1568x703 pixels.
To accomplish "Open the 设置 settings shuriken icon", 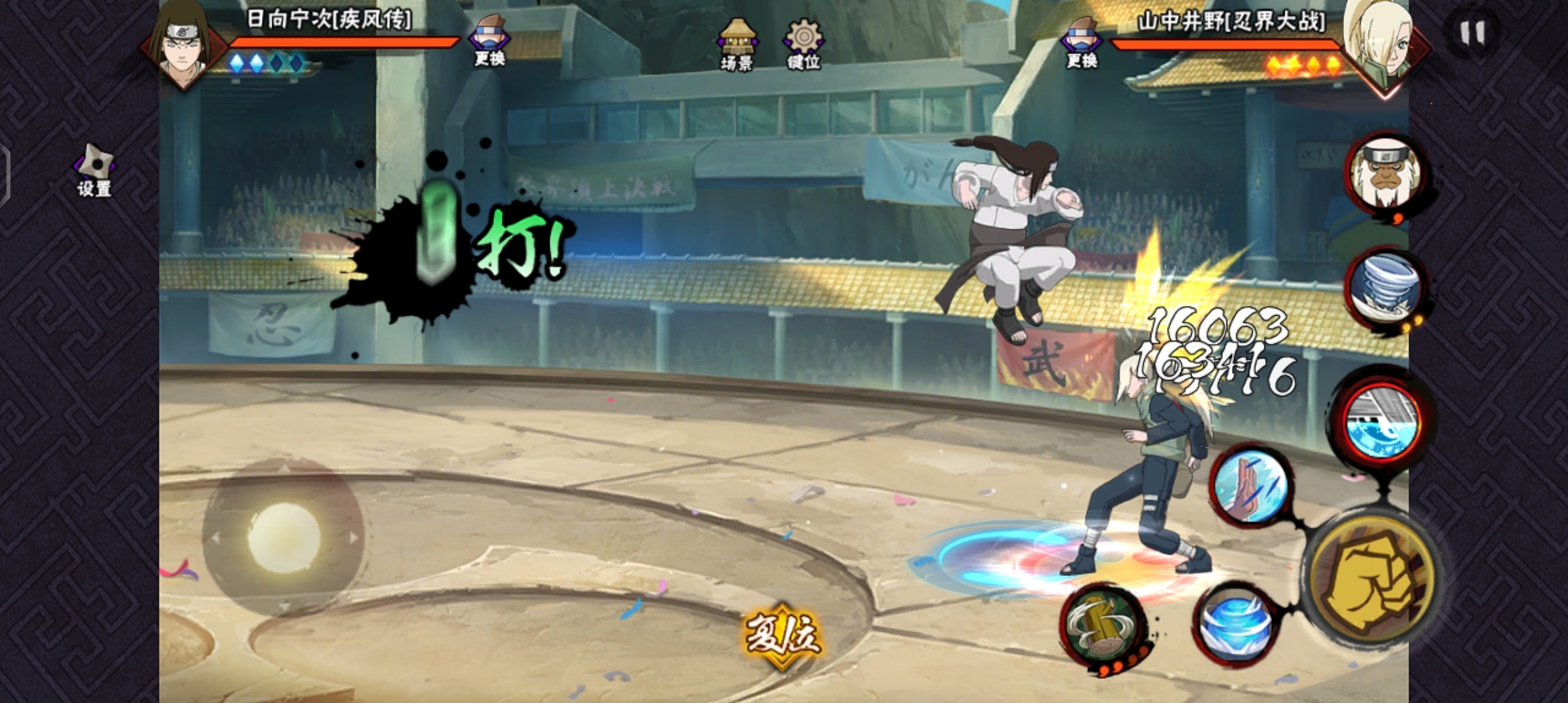I will point(95,171).
